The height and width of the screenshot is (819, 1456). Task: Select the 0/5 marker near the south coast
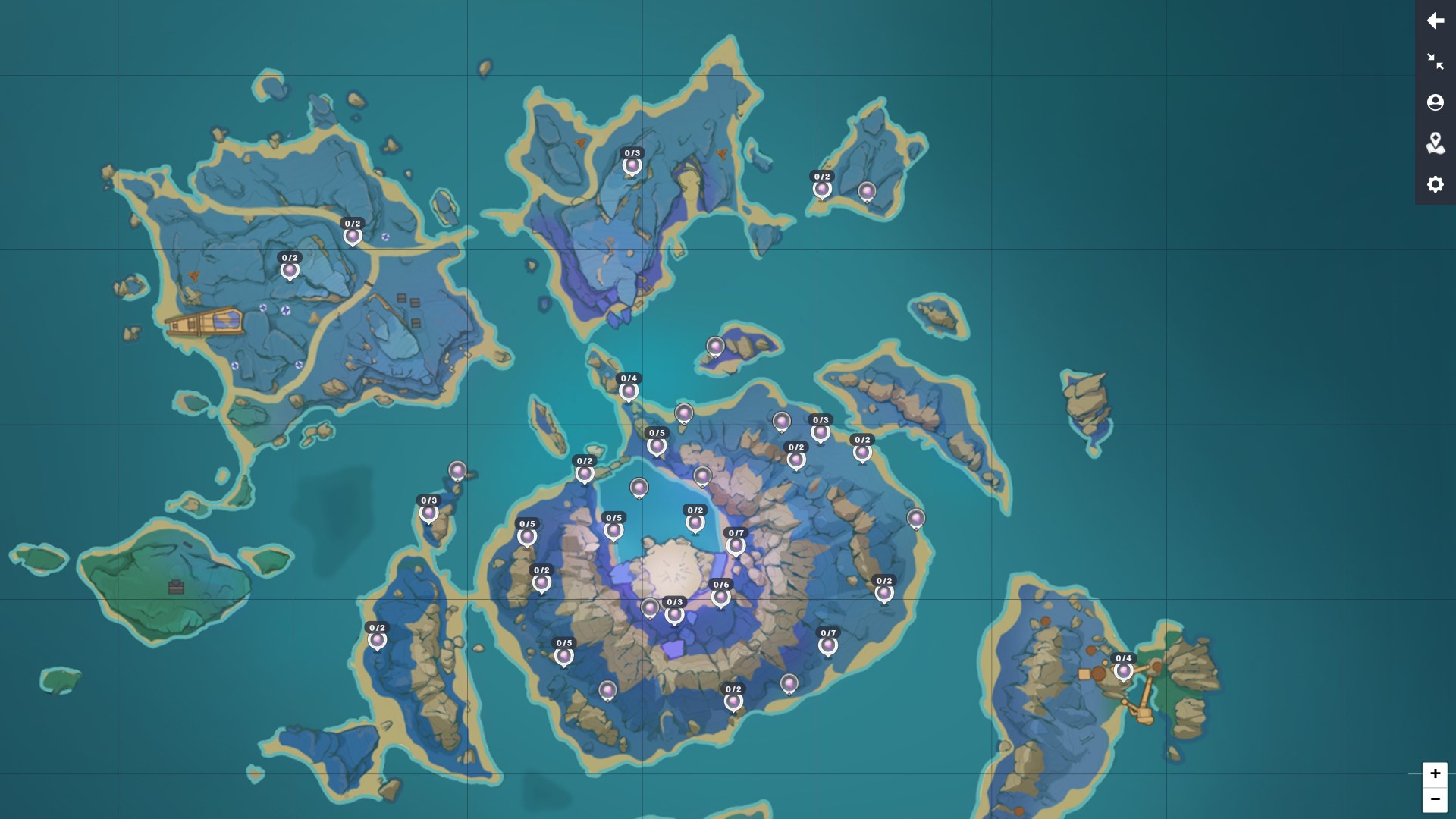tap(564, 654)
